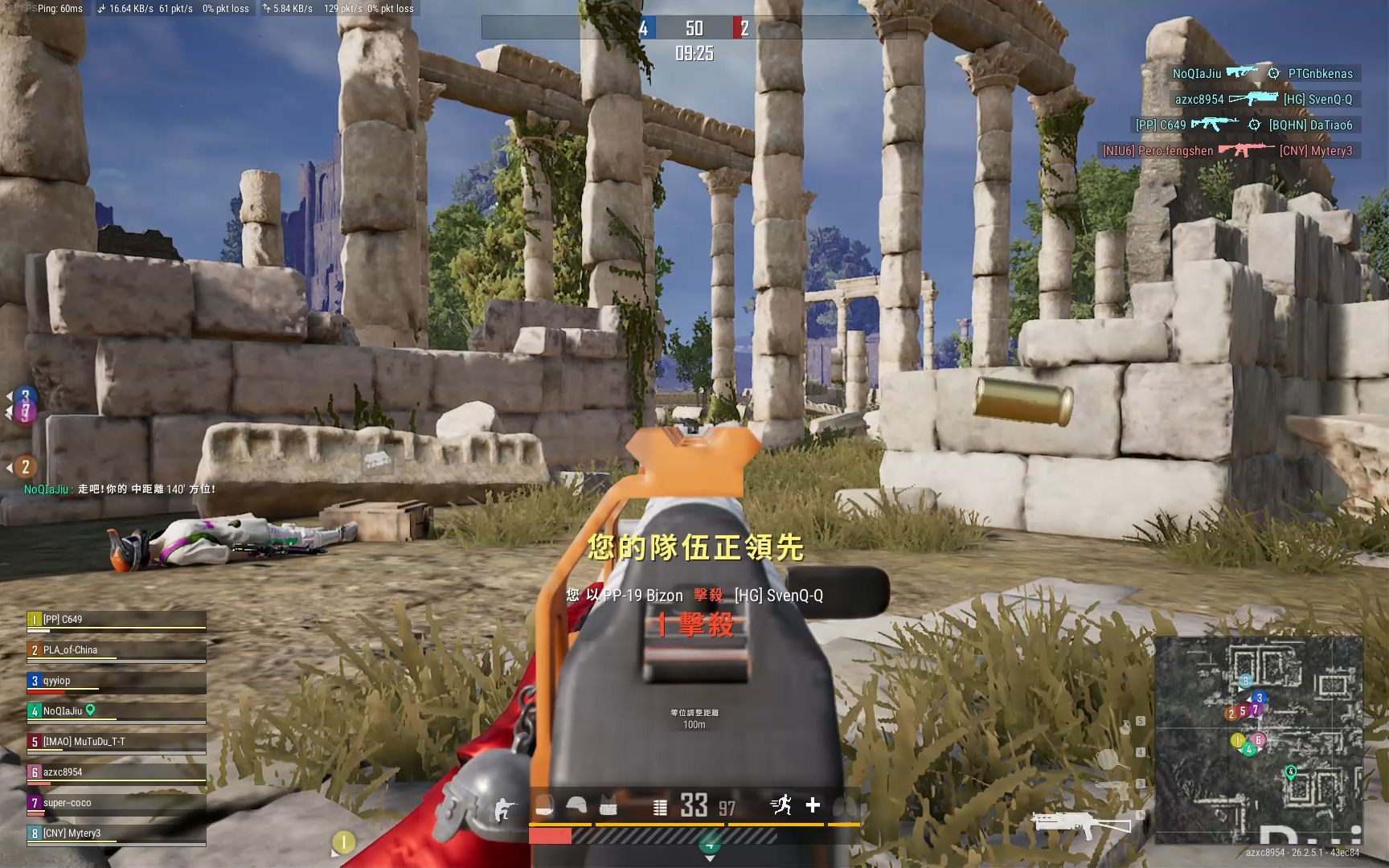Select teammate PLA_of-China in team list

coord(117,650)
